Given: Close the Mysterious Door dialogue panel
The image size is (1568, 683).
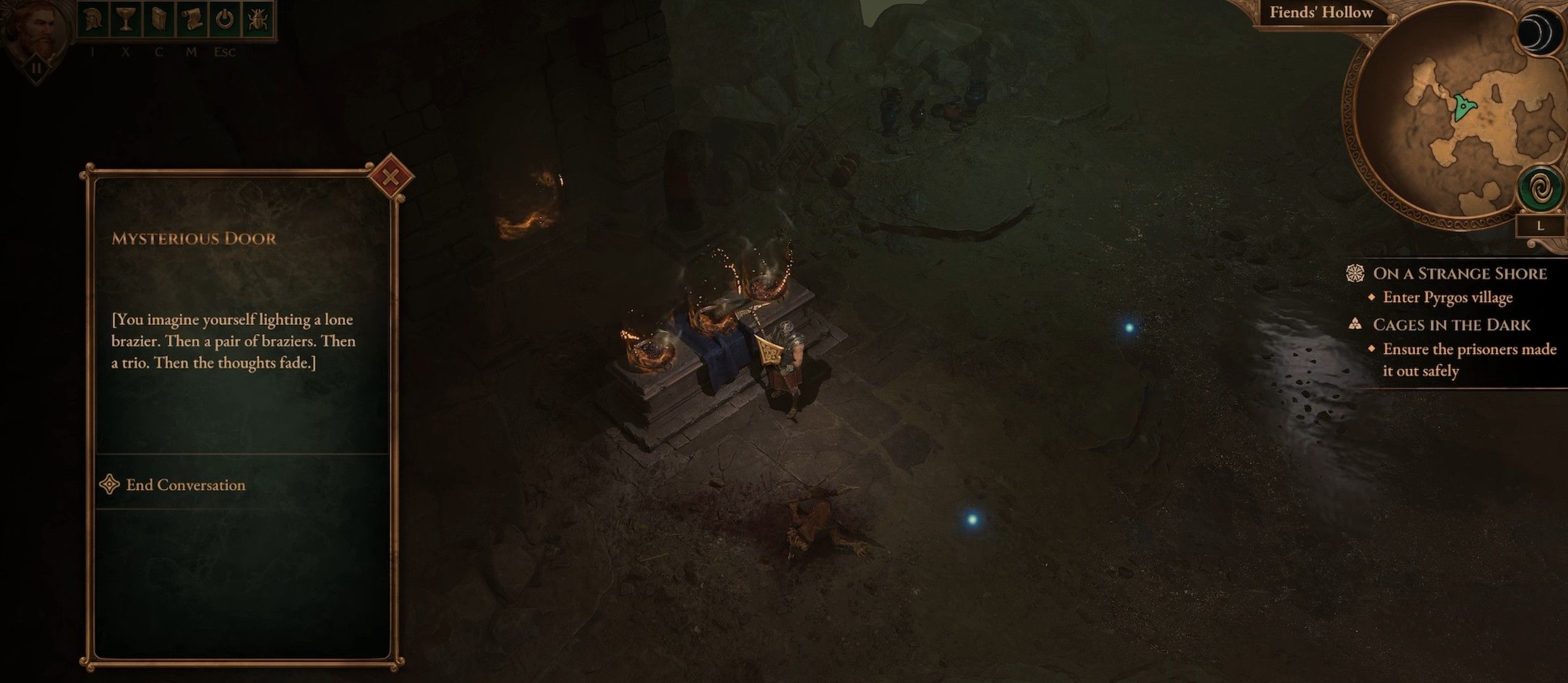Looking at the screenshot, I should tap(390, 177).
